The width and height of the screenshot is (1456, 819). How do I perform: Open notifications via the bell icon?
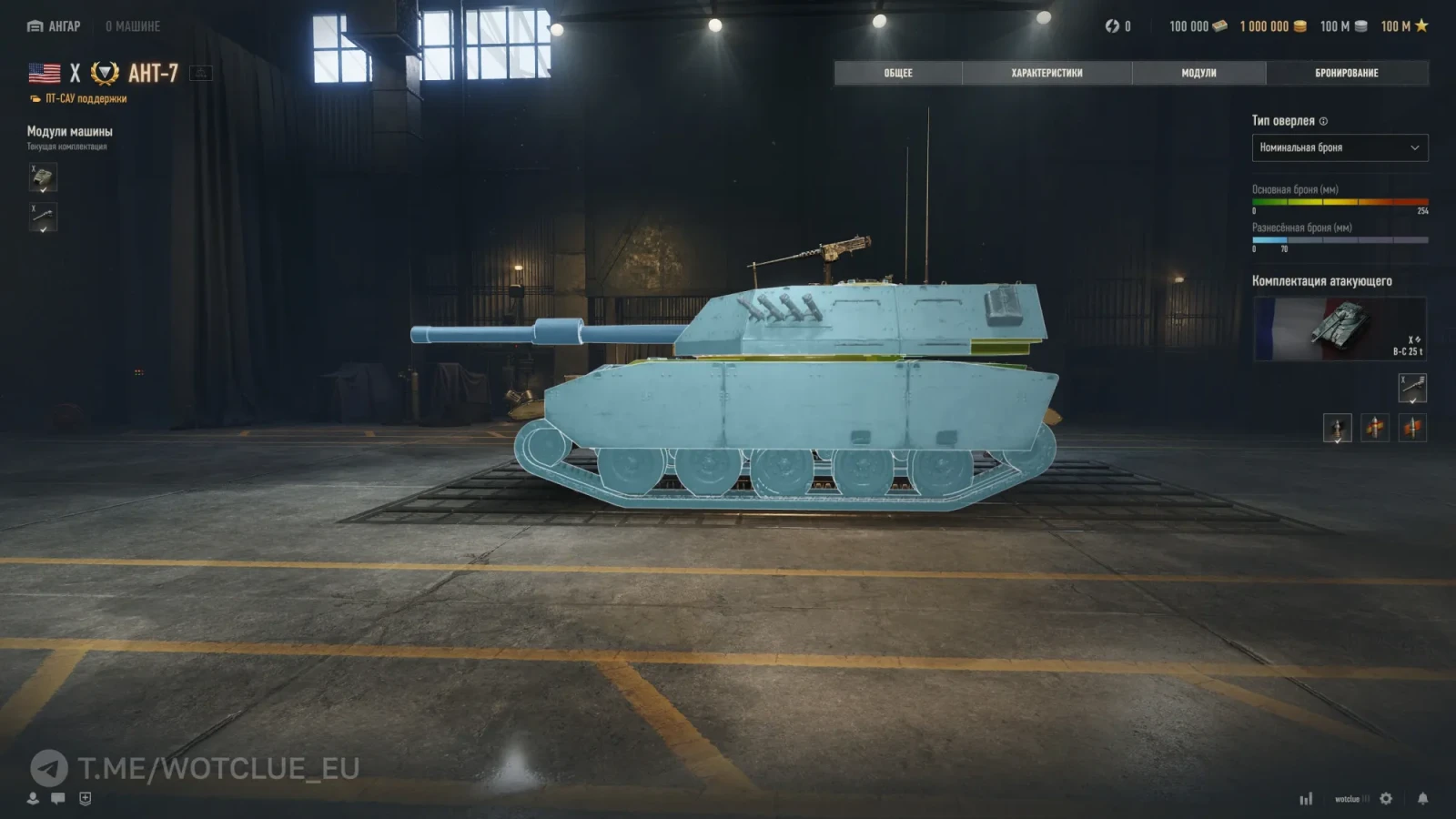1422,798
